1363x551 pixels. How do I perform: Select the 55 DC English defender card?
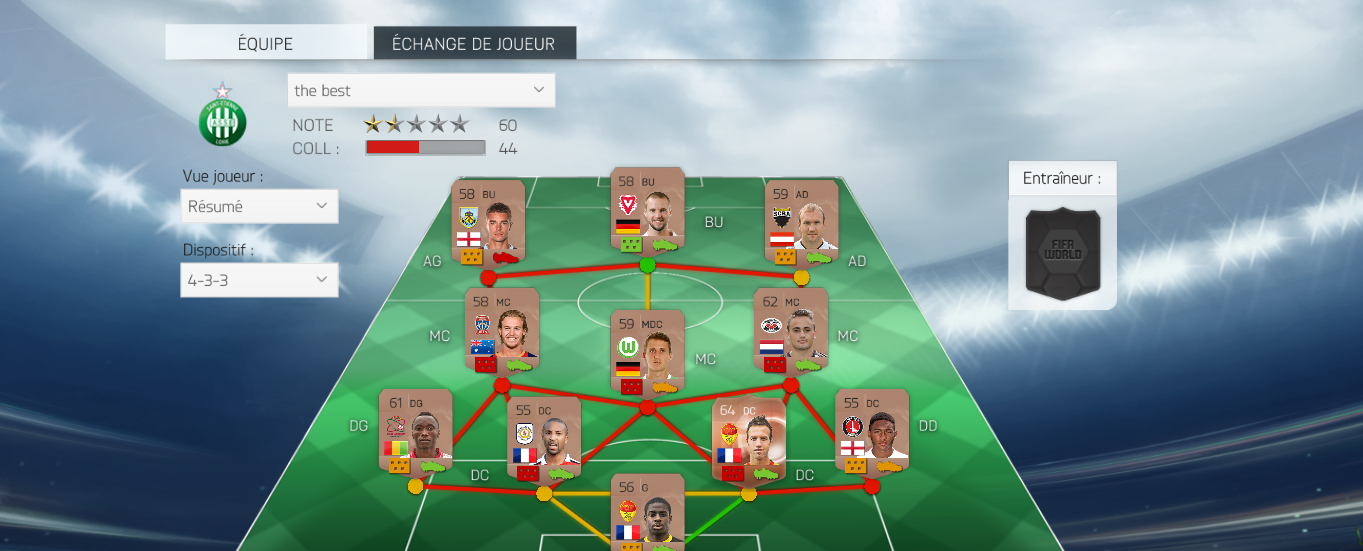(871, 431)
